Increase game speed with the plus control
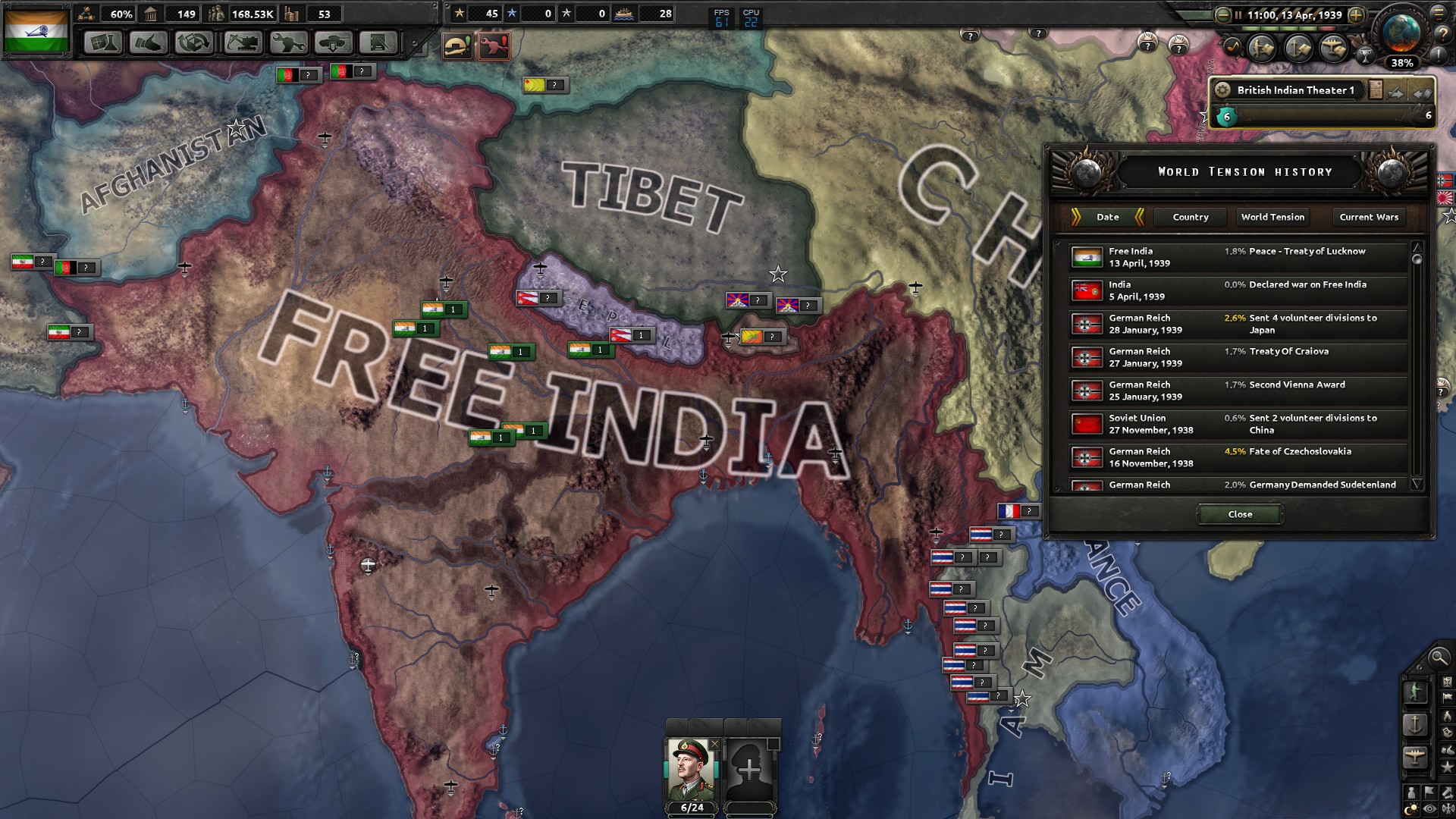 [x=1356, y=14]
